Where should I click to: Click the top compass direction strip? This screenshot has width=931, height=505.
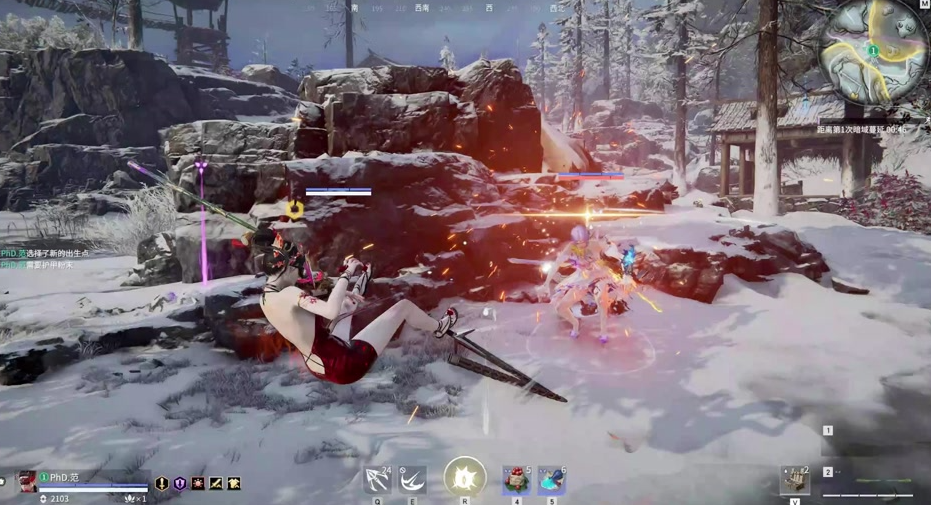pos(450,8)
